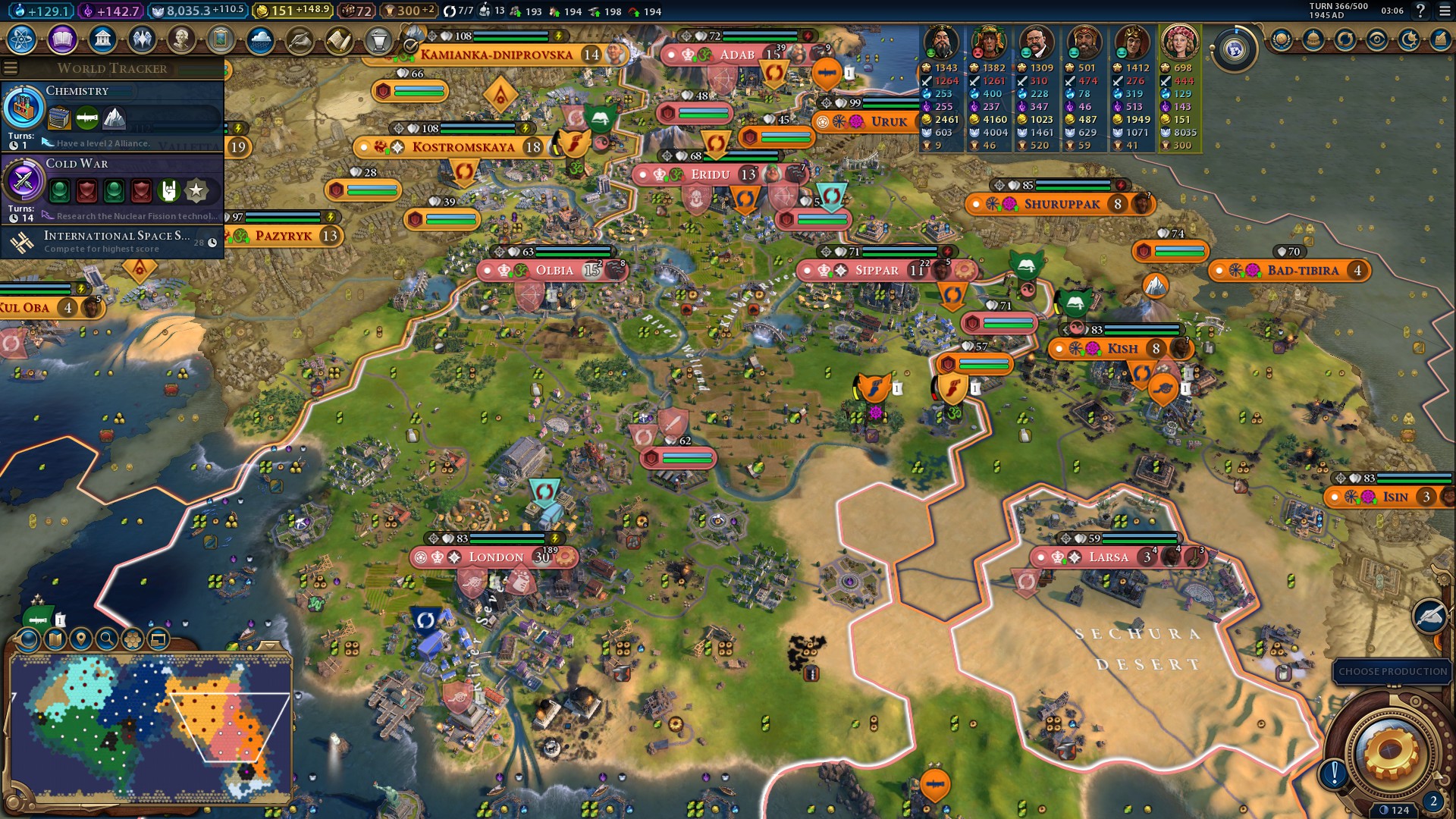Screen dimensions: 1456x819
Task: Open the religion winged icon
Action: pos(142,39)
